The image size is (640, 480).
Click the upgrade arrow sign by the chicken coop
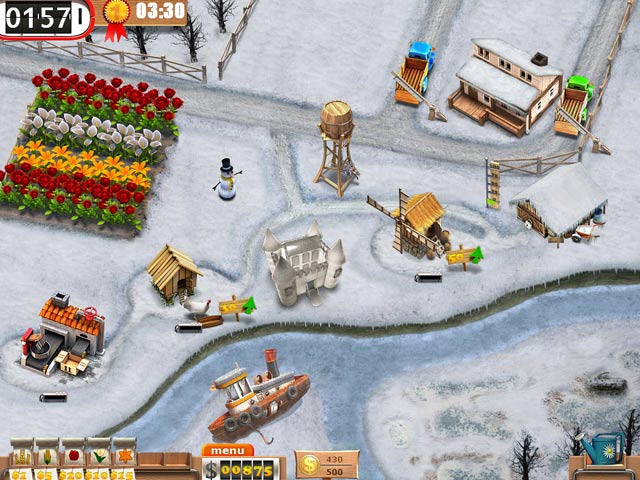(236, 307)
